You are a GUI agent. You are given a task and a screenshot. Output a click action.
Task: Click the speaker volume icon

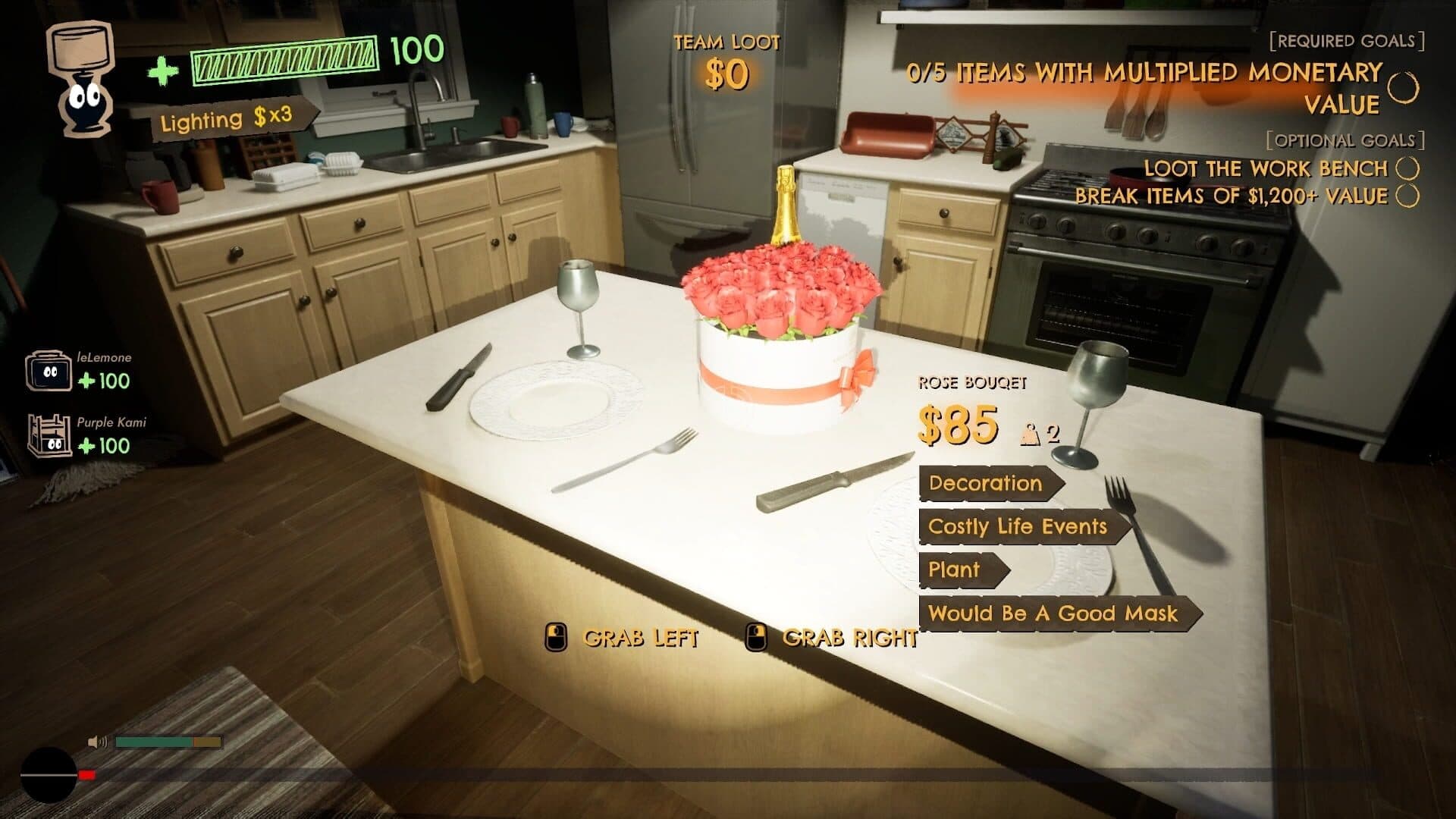[x=94, y=740]
